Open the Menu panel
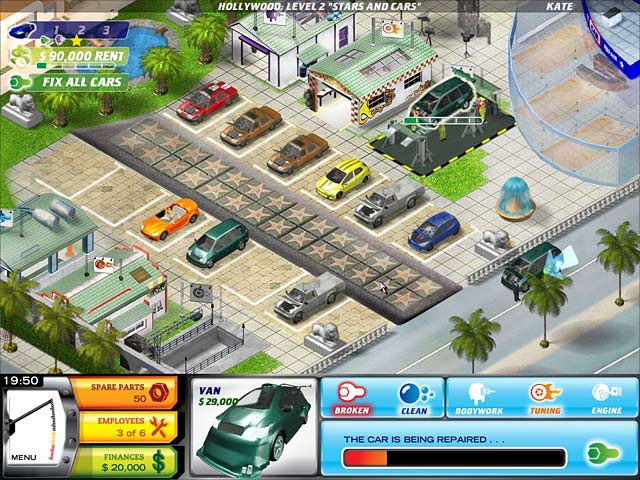This screenshot has height=480, width=640. coord(23,458)
